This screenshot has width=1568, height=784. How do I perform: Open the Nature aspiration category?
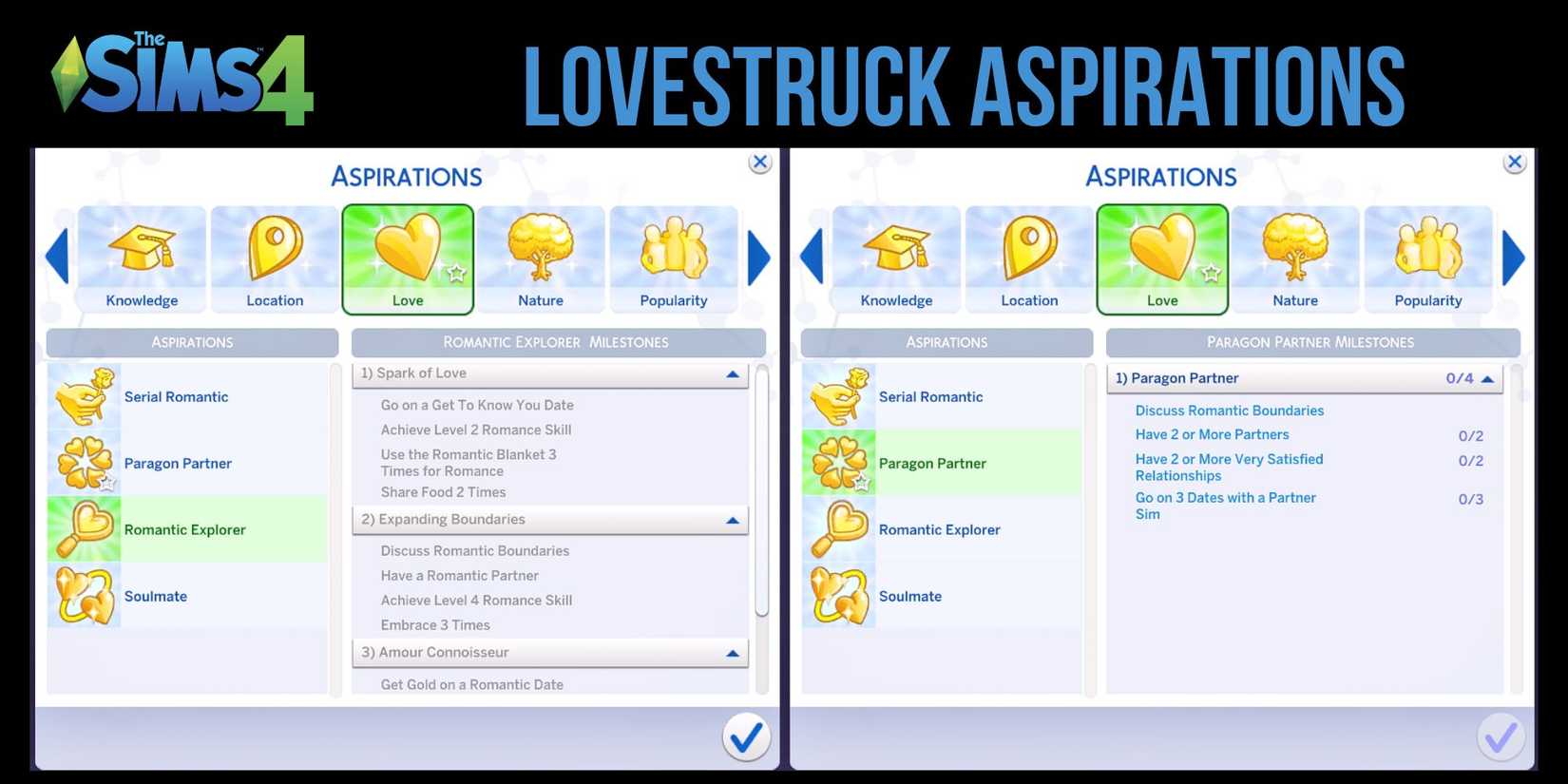(540, 257)
